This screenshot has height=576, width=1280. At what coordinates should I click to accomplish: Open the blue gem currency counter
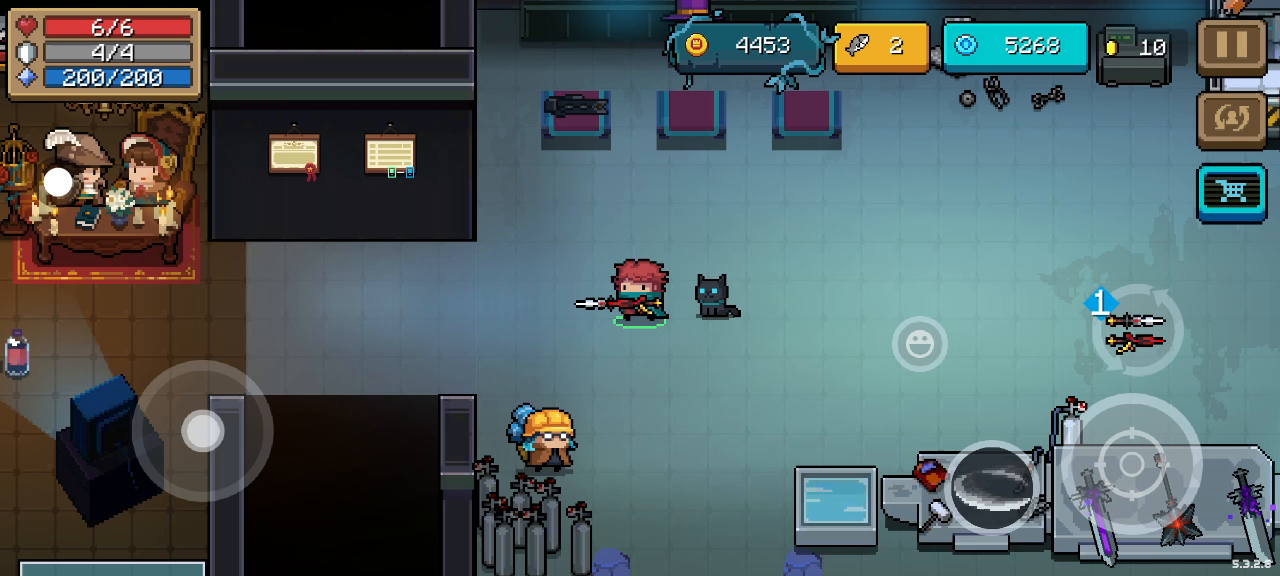[x=1015, y=46]
